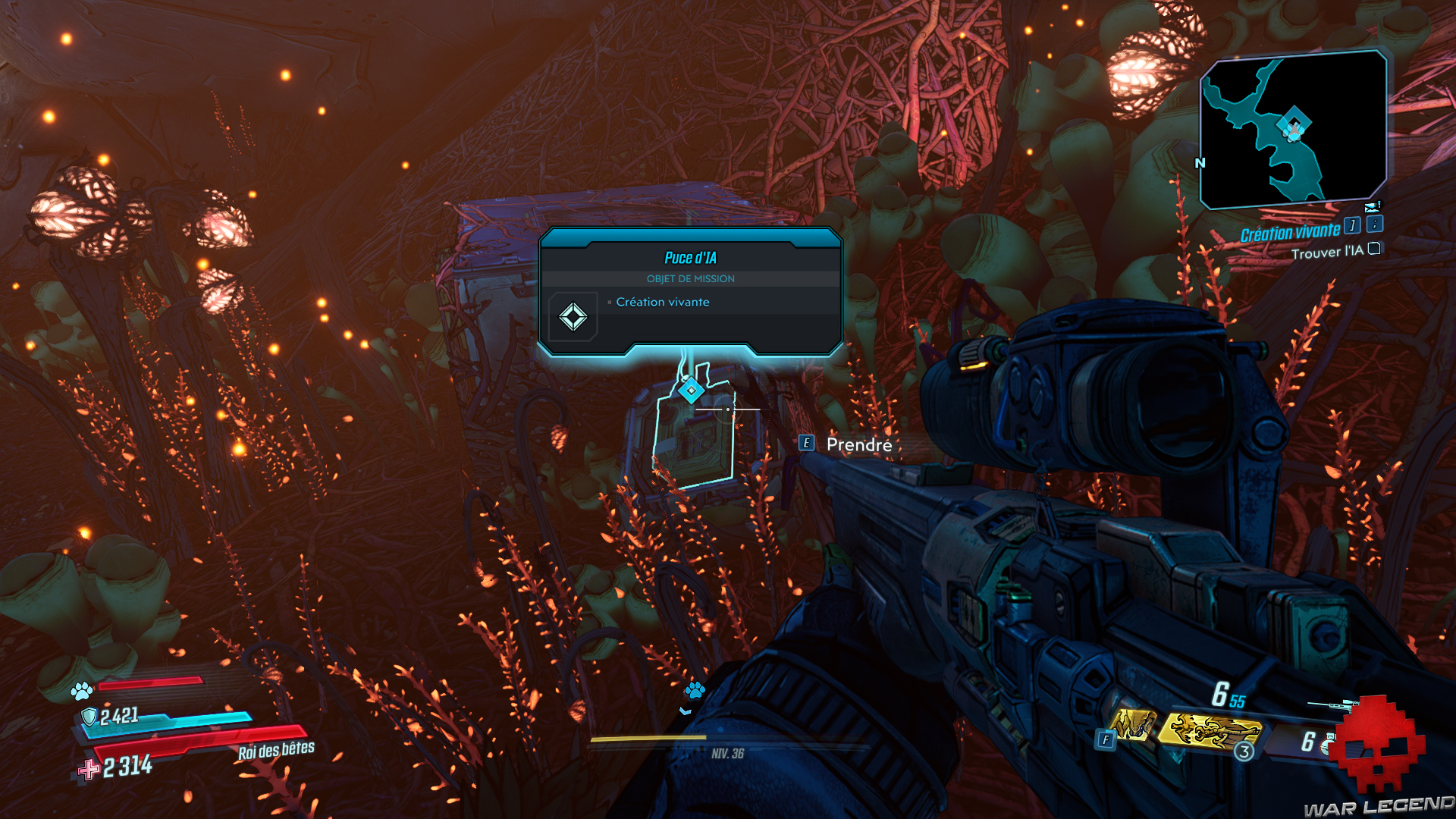Image resolution: width=1456 pixels, height=819 pixels.
Task: Toggle the objective marker beside Trouver l'IA
Action: click(x=1373, y=249)
